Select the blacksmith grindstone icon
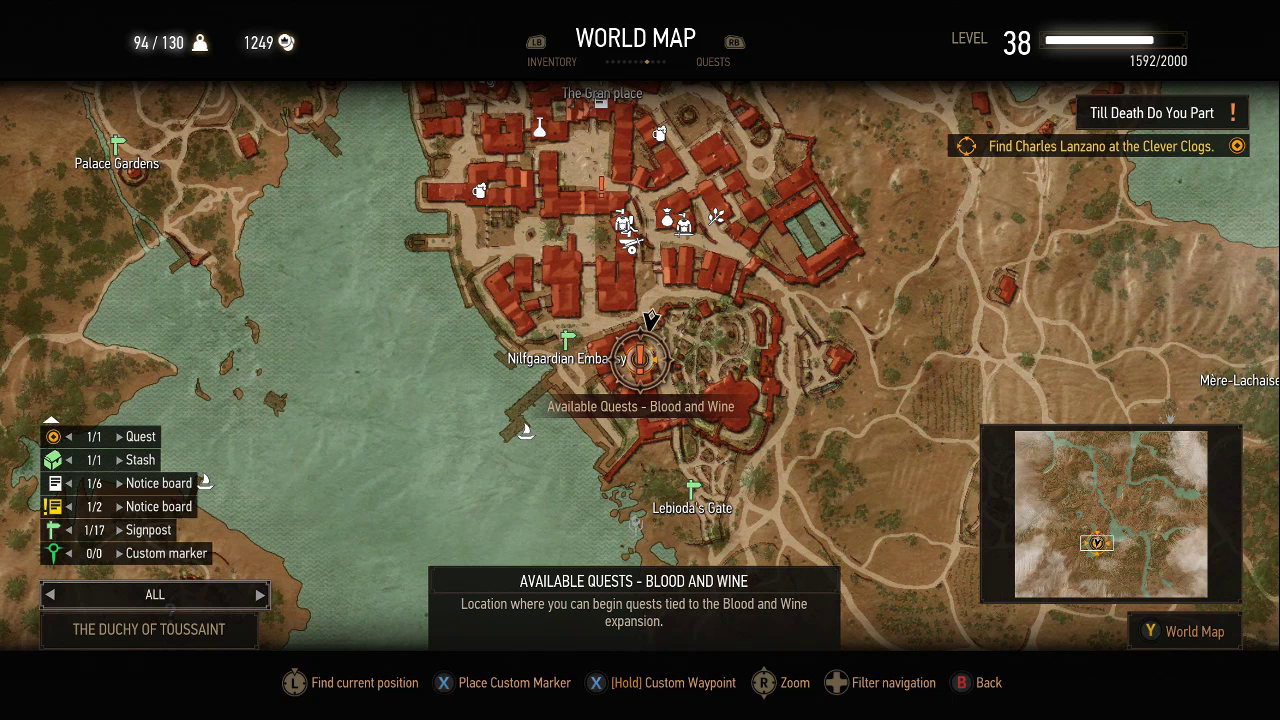1280x720 pixels. pos(630,245)
